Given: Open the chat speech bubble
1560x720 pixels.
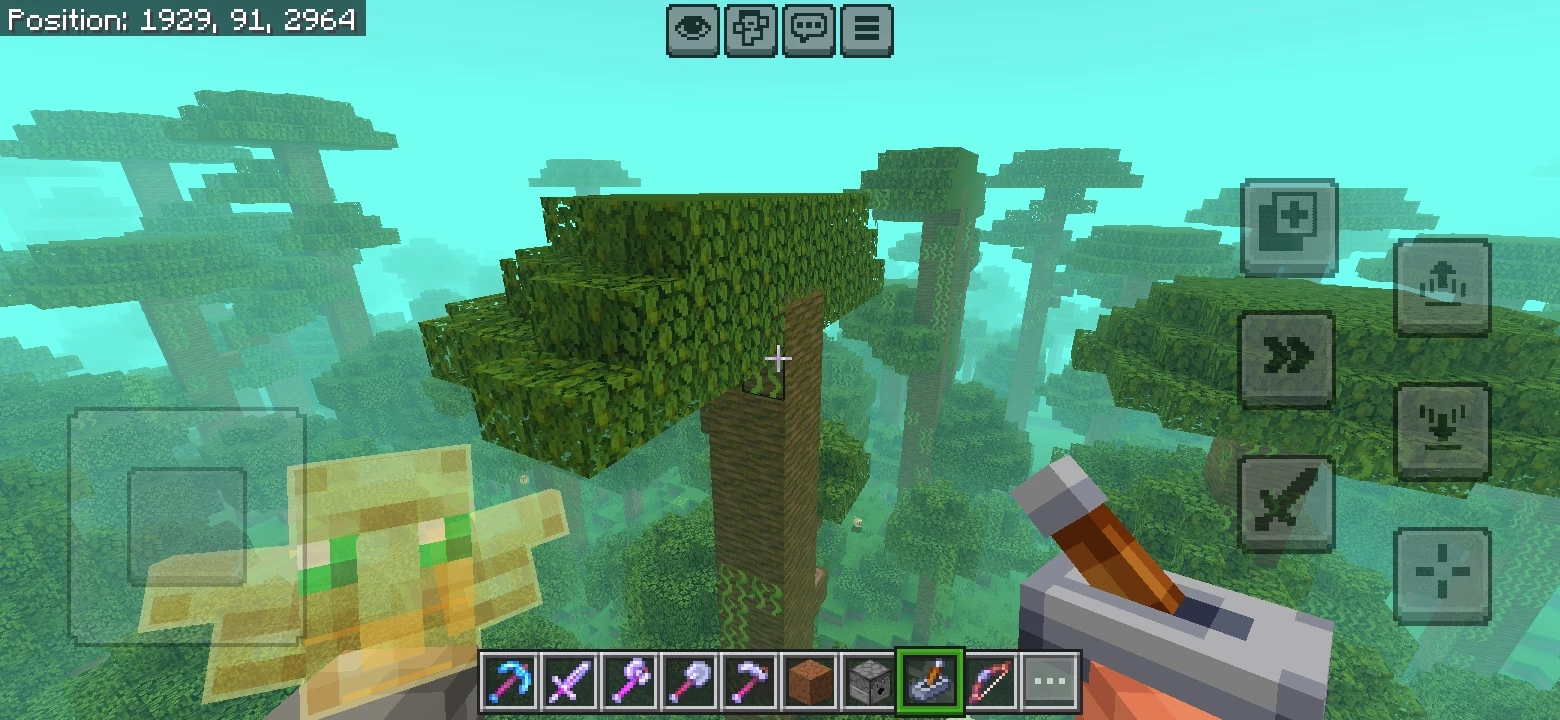Looking at the screenshot, I should pyautogui.click(x=809, y=30).
